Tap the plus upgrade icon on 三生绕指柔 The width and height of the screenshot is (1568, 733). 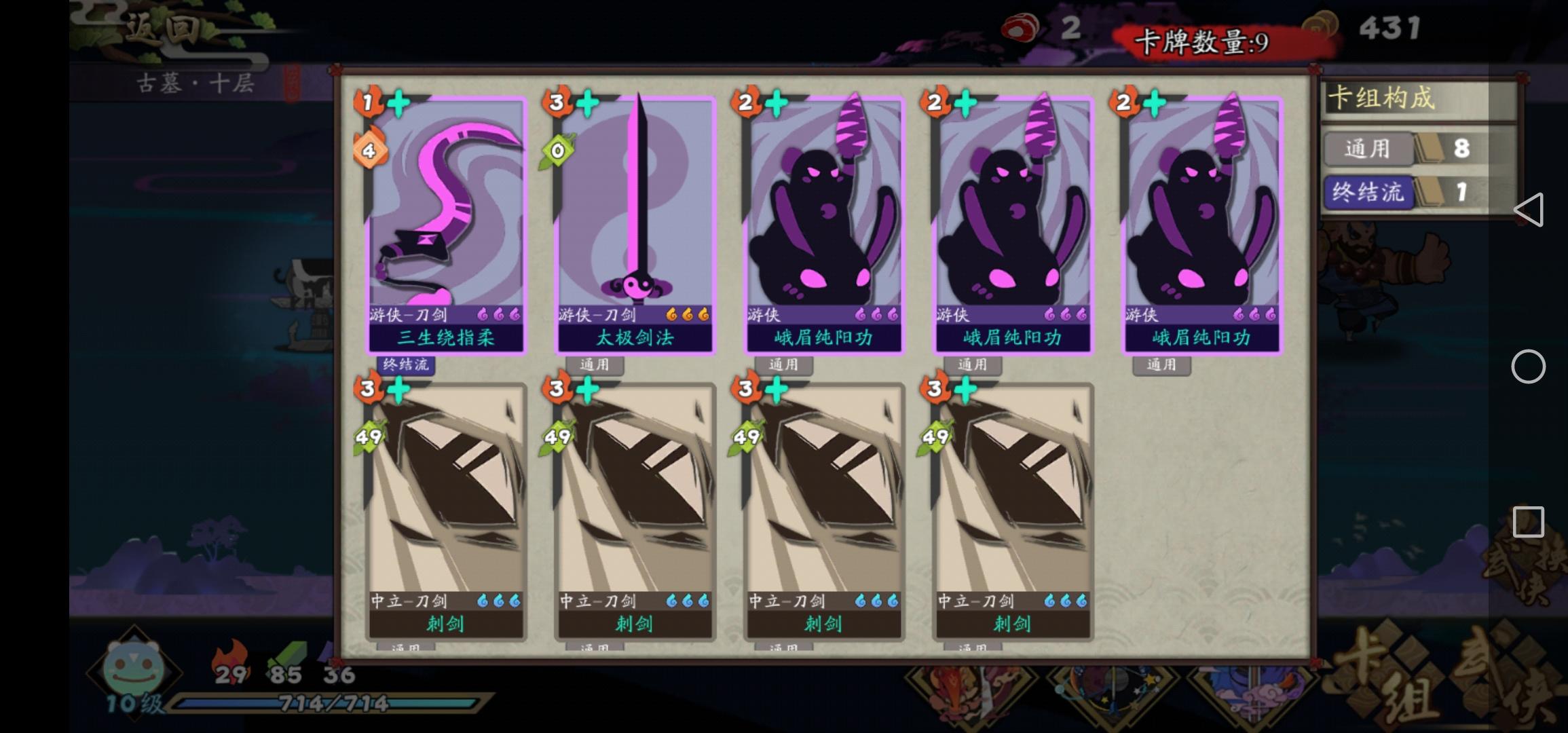coord(399,102)
